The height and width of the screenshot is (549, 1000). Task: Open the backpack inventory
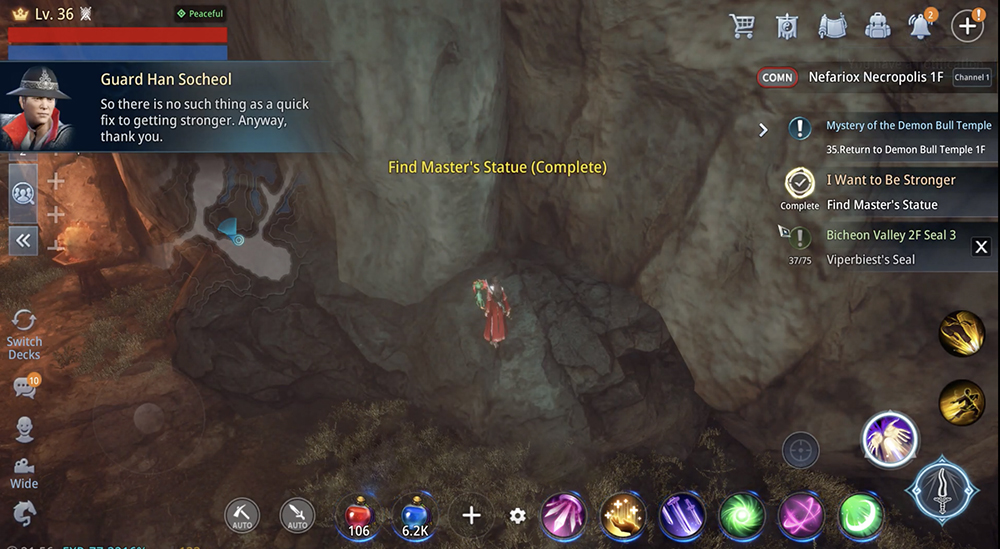coord(878,26)
